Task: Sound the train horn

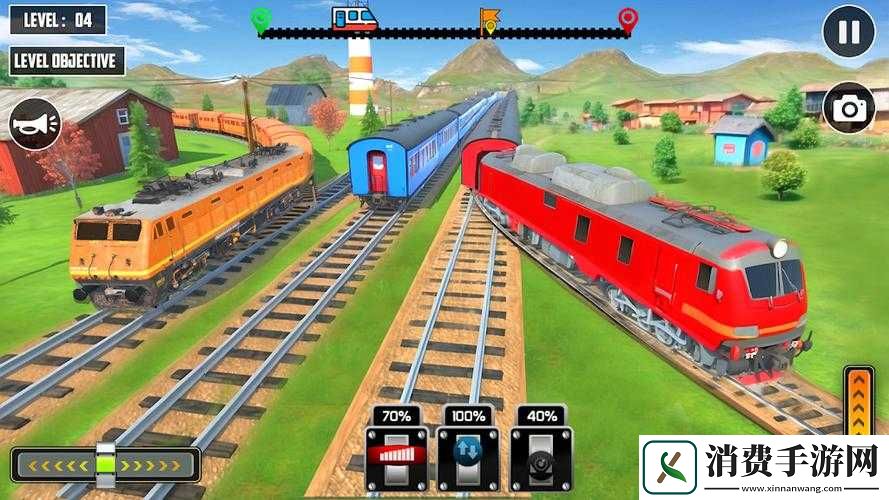Action: [36, 125]
